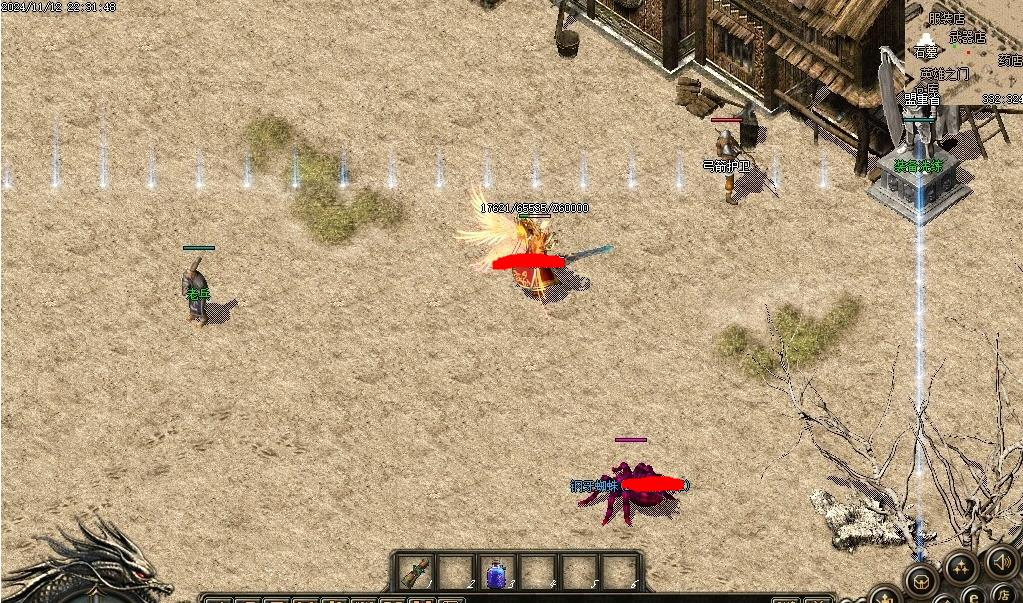This screenshot has height=603, width=1023.
Task: Use the blue potion in hotbar slot 3
Action: 495,574
